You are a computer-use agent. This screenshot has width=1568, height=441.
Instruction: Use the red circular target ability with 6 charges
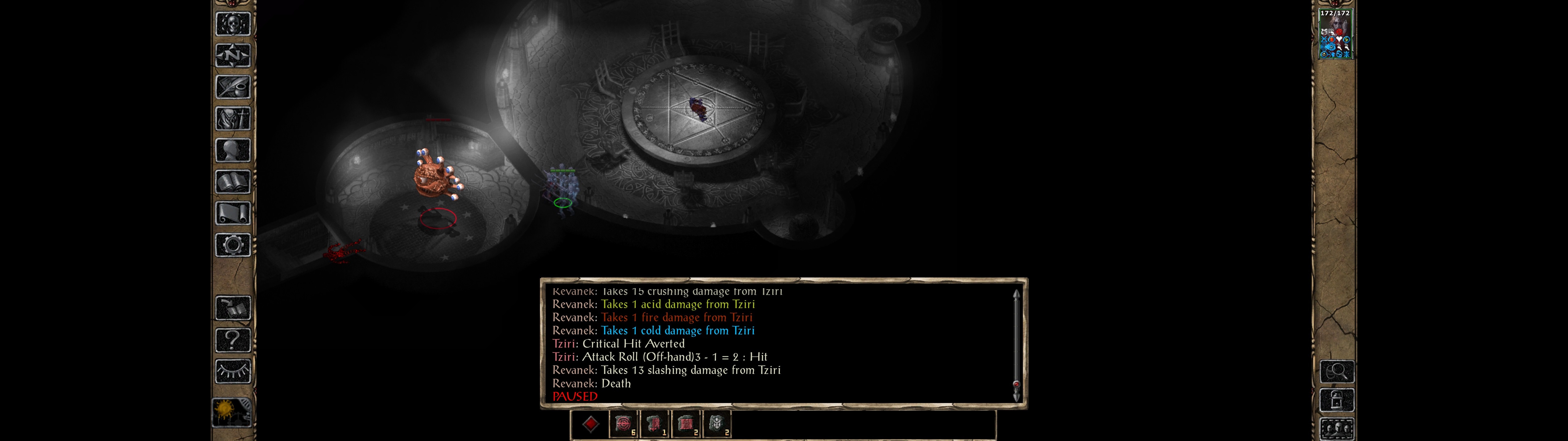[x=623, y=424]
